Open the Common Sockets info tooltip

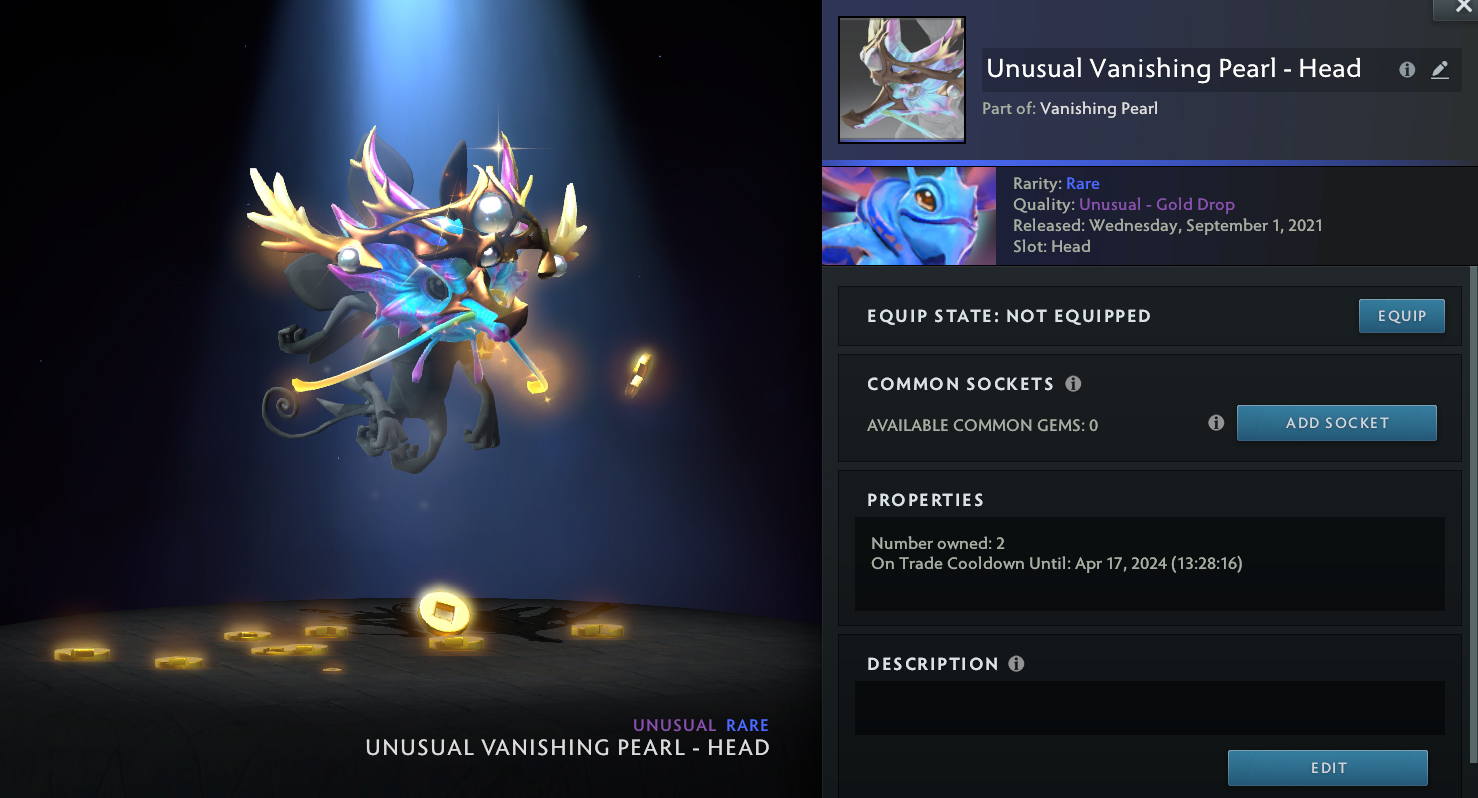[1073, 384]
